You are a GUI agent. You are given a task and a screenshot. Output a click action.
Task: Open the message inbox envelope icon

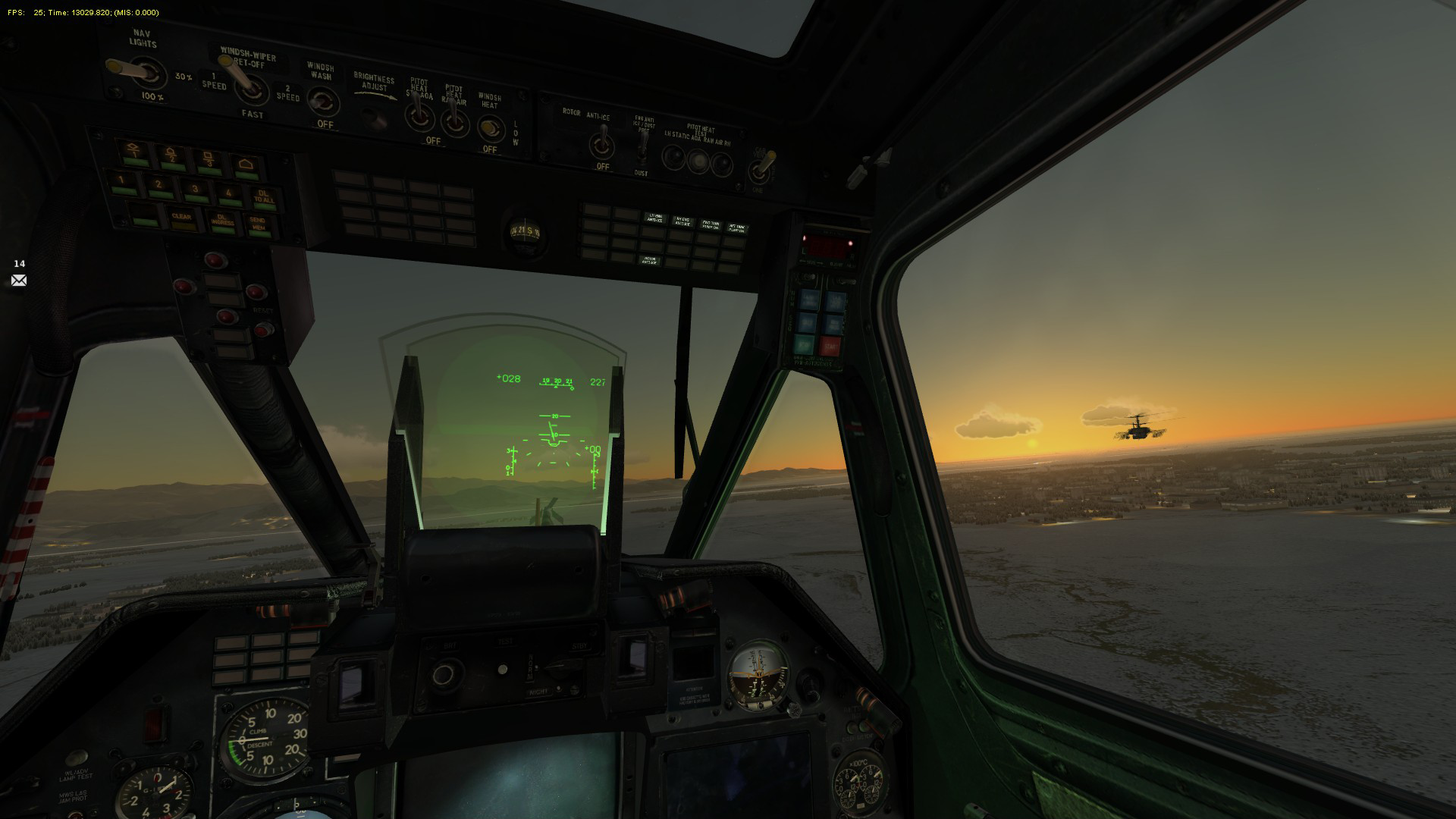click(19, 281)
